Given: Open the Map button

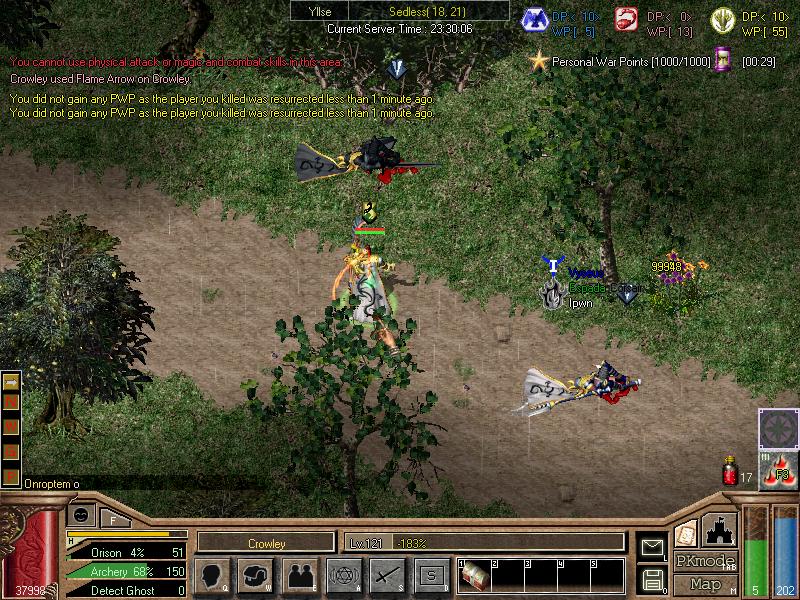Looking at the screenshot, I should pos(705,584).
